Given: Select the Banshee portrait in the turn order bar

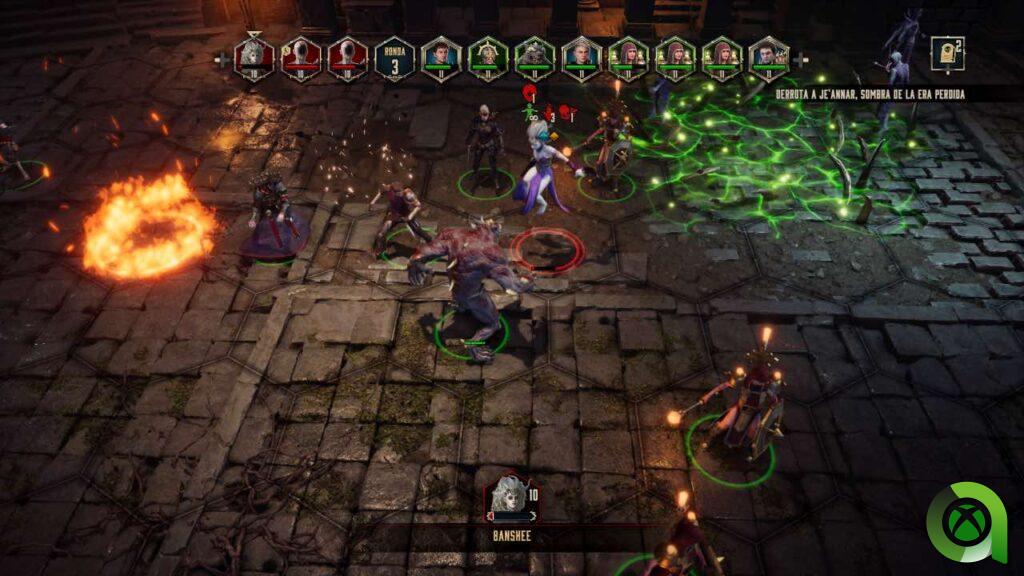Looking at the screenshot, I should click(x=253, y=56).
